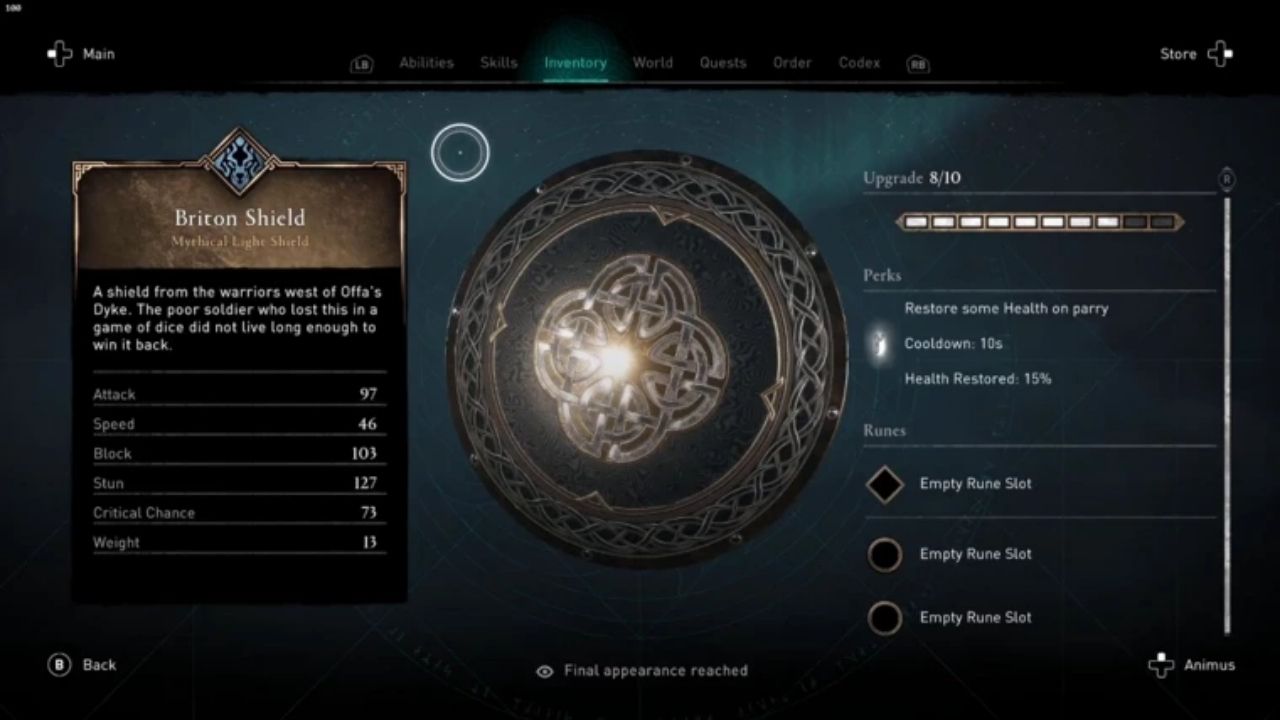Click the B button circle beside Back
The width and height of the screenshot is (1280, 720).
(58, 664)
